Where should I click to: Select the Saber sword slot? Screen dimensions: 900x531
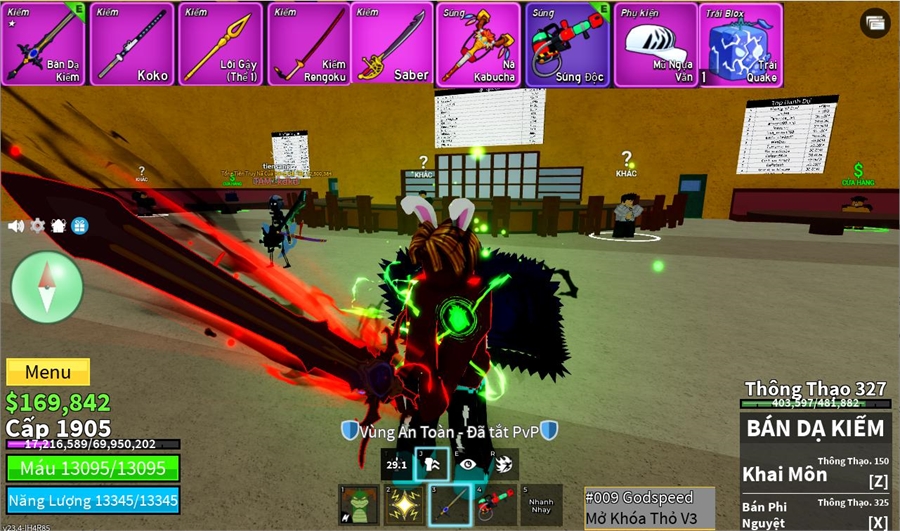point(394,44)
